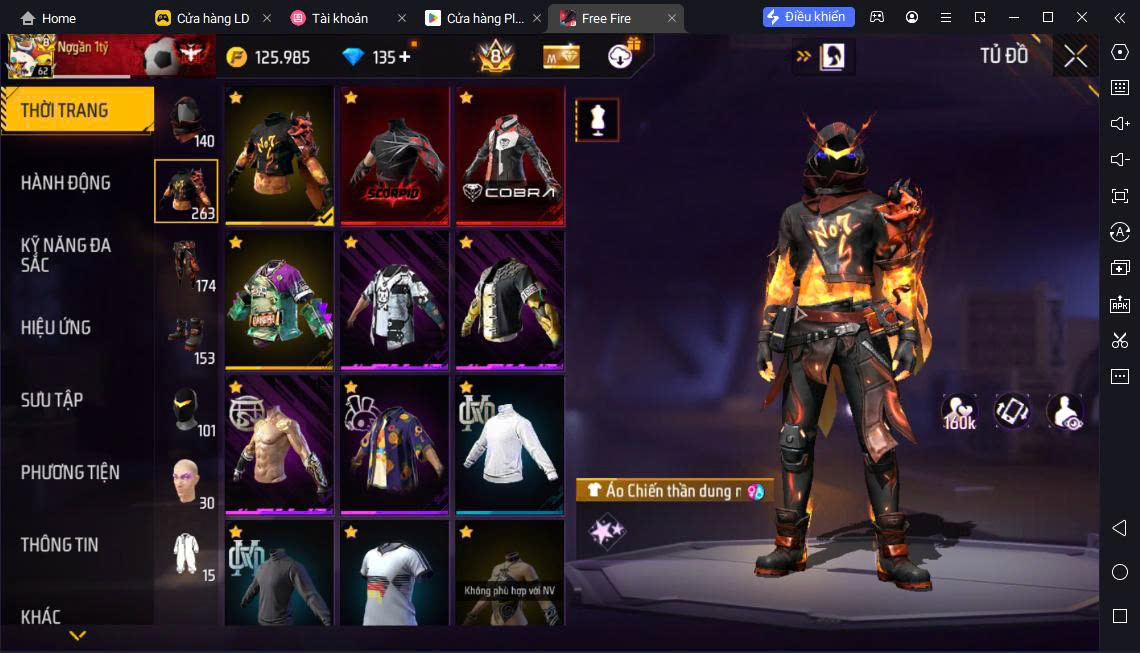Click the mannequin outfit preset icon
The width and height of the screenshot is (1140, 653).
(x=597, y=120)
